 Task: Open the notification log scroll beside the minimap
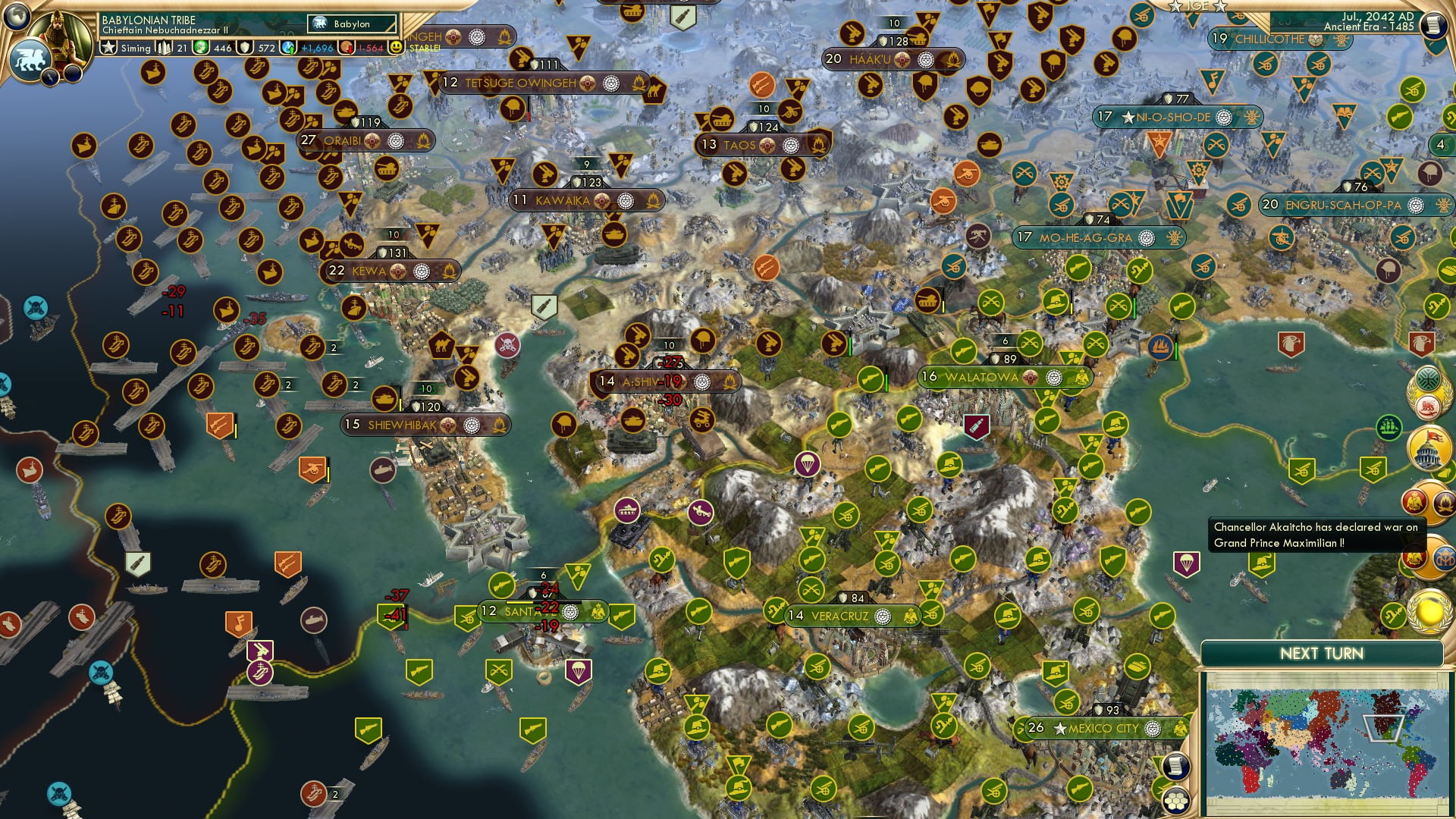click(1175, 767)
